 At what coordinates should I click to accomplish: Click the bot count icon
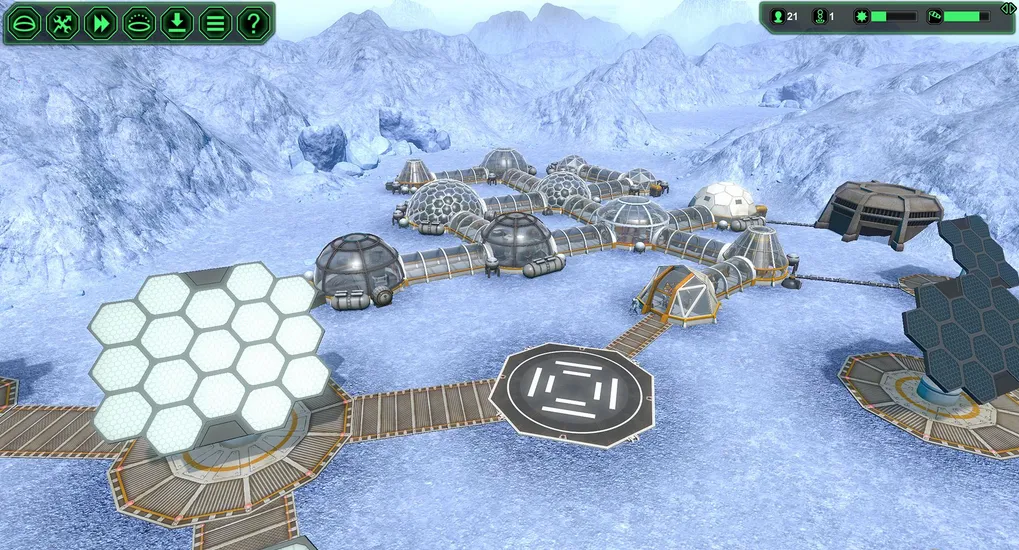(819, 16)
